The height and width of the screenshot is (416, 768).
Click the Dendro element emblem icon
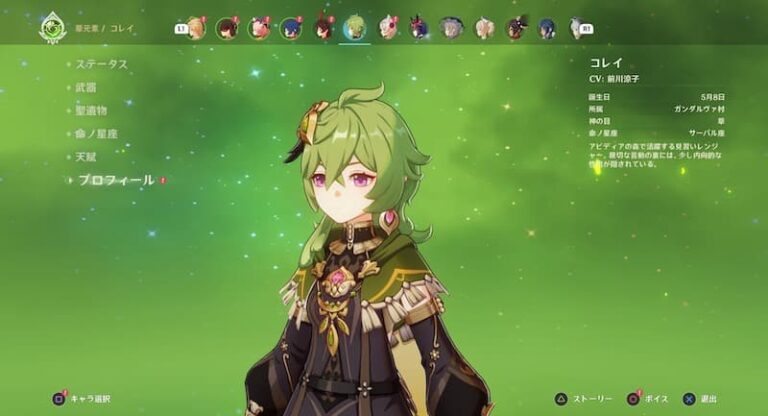coord(52,27)
